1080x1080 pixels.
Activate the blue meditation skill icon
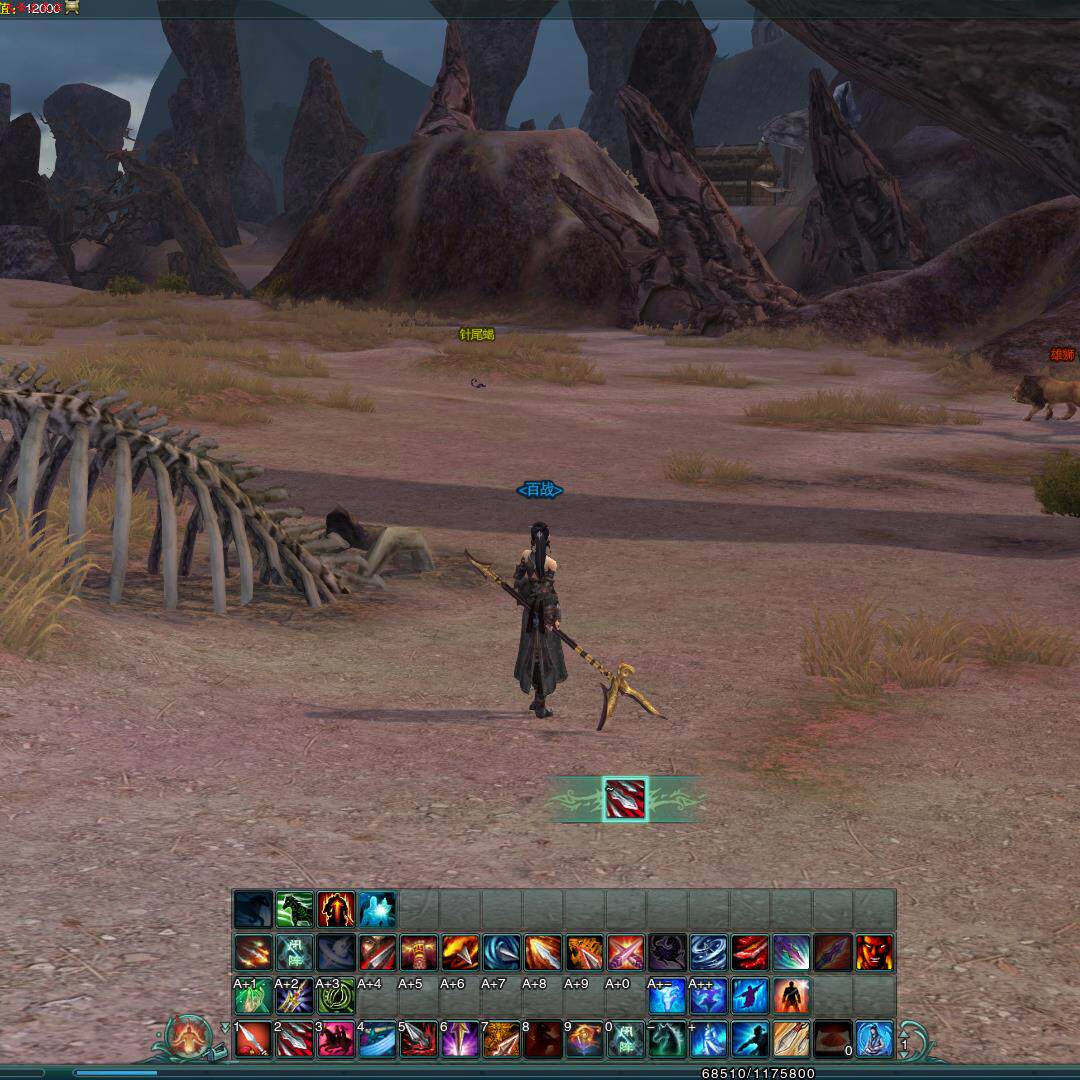874,1039
